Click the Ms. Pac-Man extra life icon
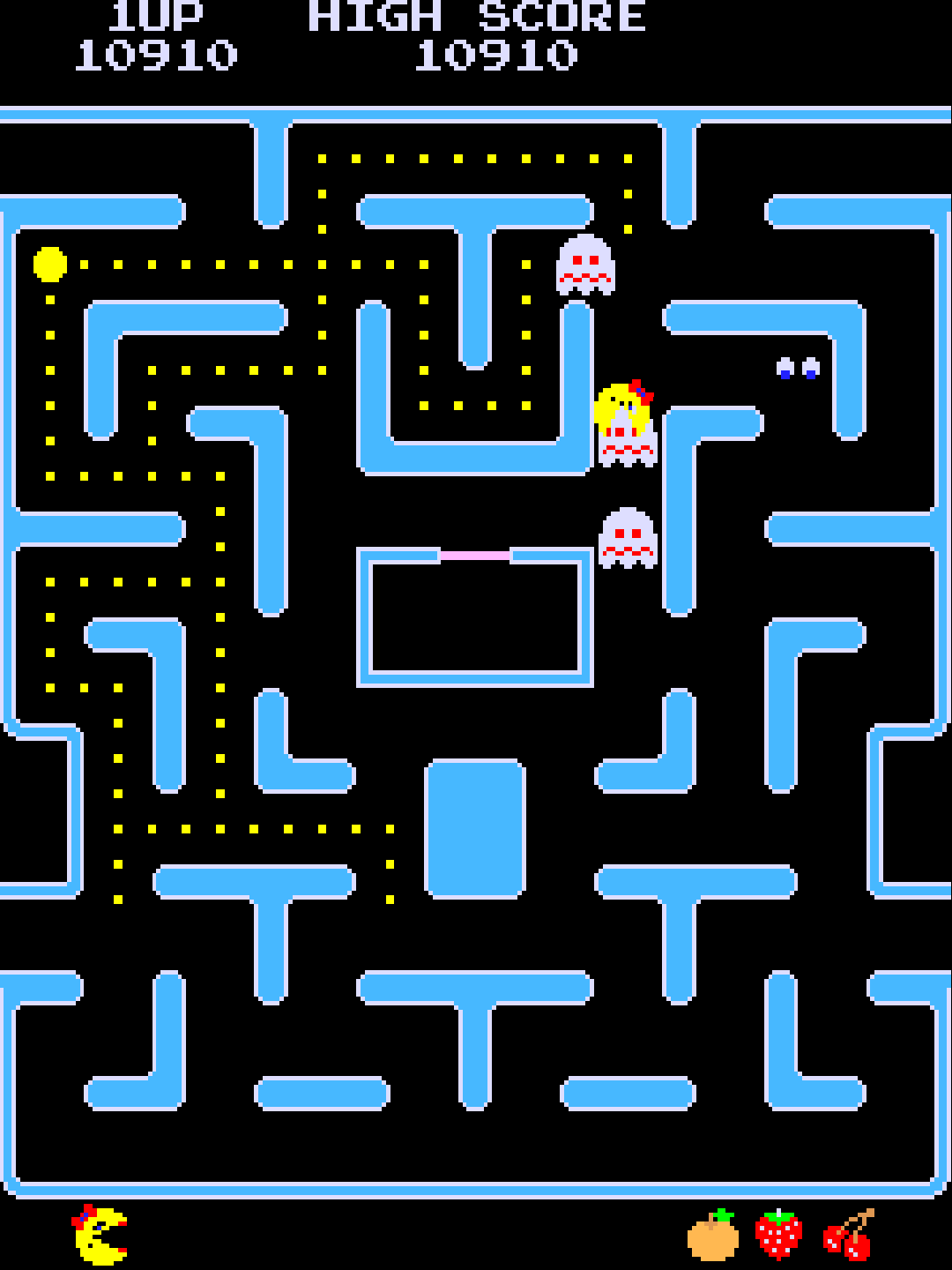The width and height of the screenshot is (952, 1270). (x=100, y=1235)
